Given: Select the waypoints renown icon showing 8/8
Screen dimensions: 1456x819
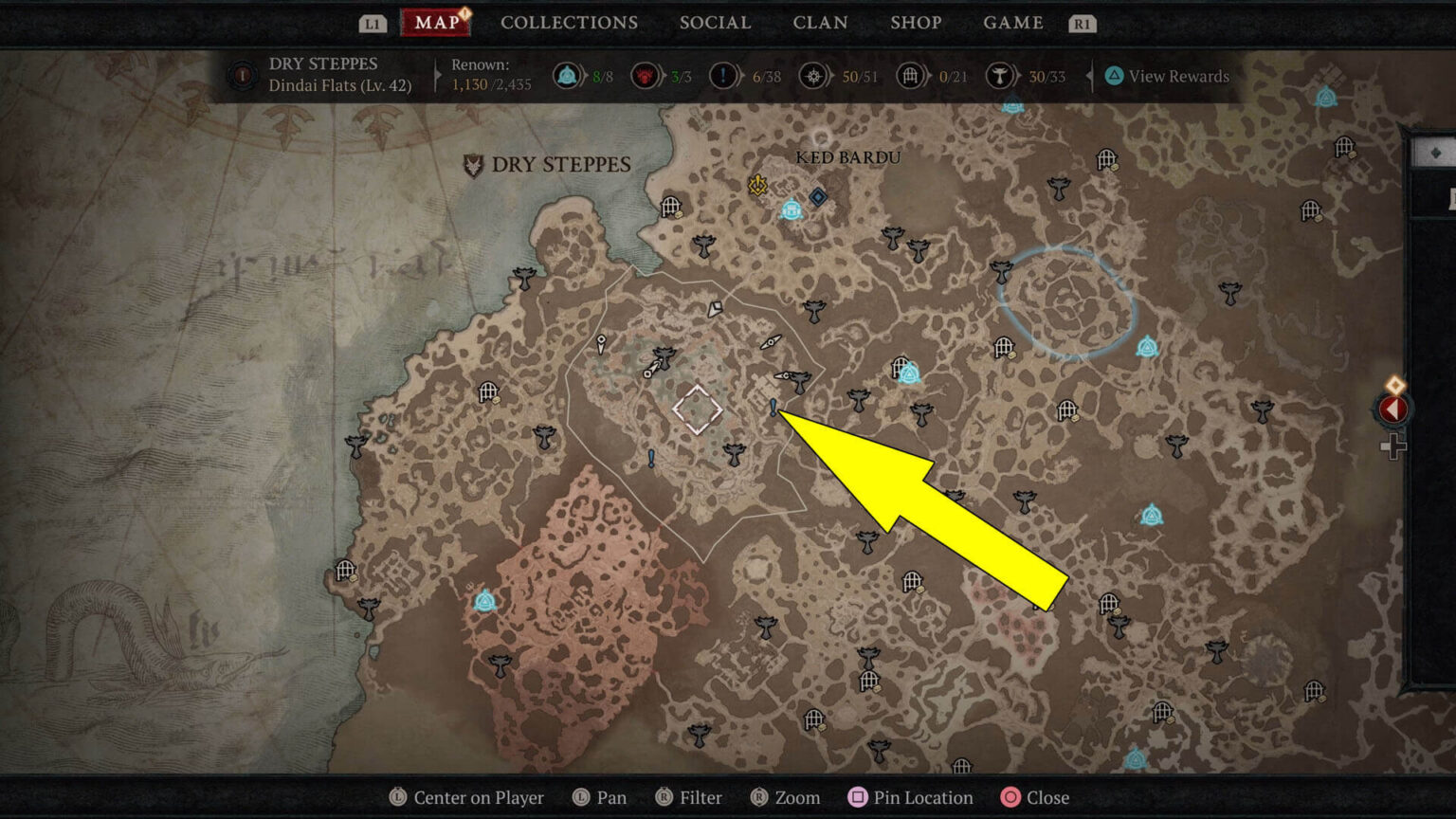Looking at the screenshot, I should click(x=567, y=76).
